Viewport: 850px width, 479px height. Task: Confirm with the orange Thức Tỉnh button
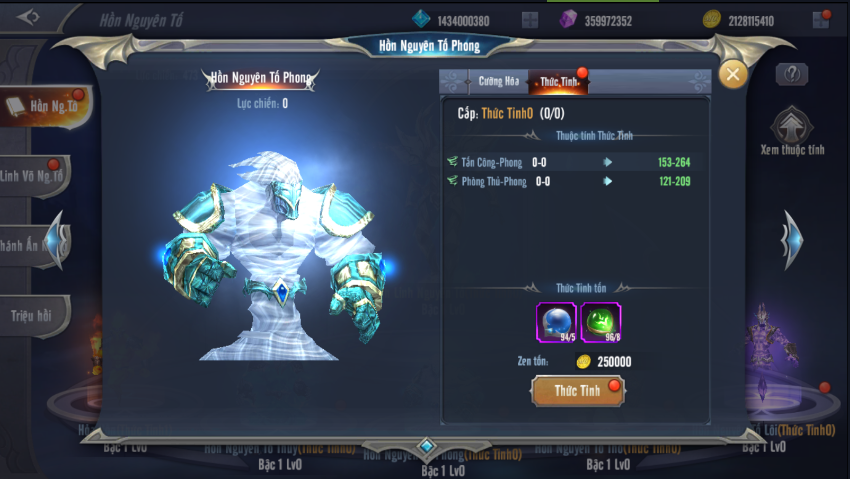(x=579, y=390)
